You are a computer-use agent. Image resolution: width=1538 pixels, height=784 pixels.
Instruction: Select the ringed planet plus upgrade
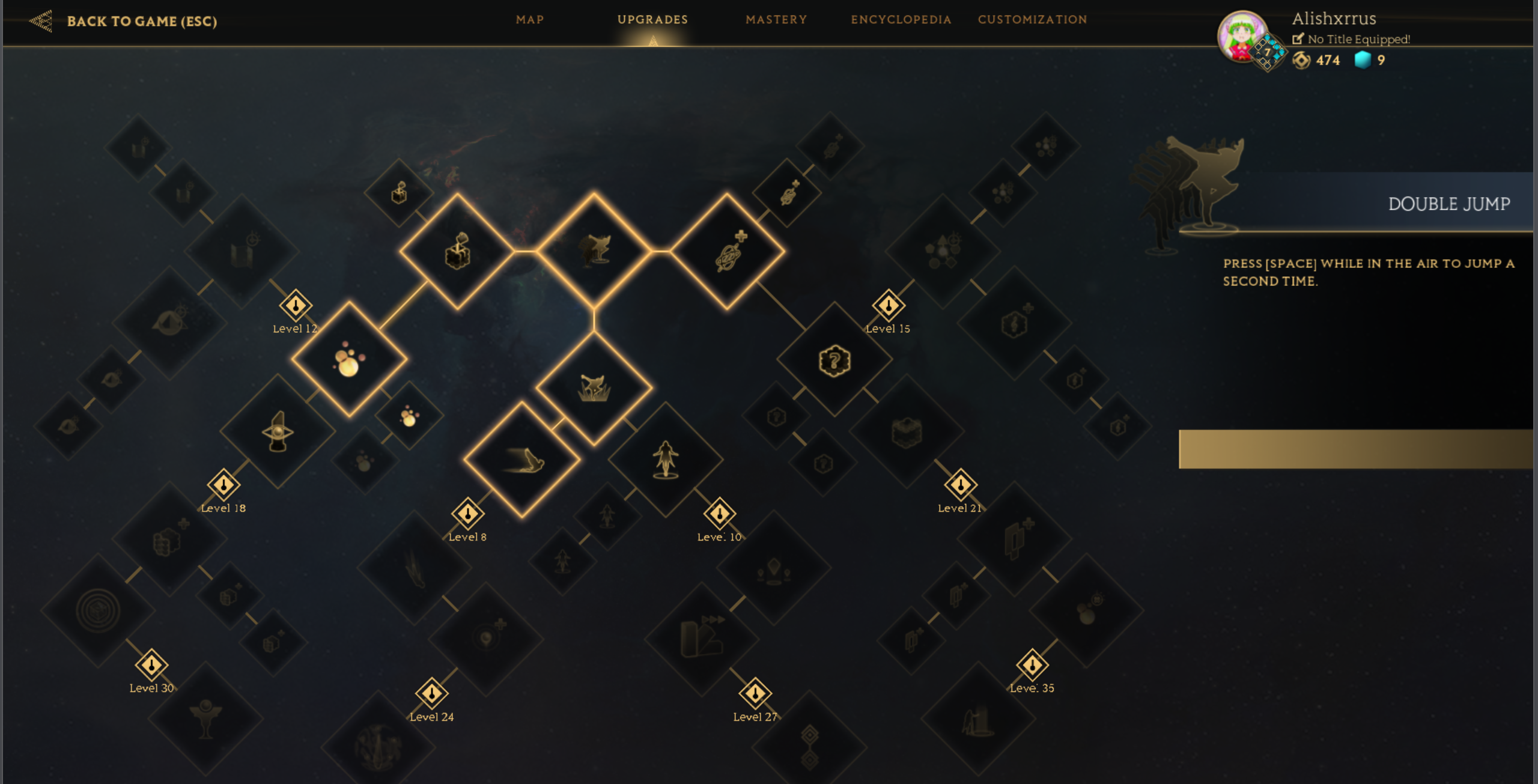(728, 251)
